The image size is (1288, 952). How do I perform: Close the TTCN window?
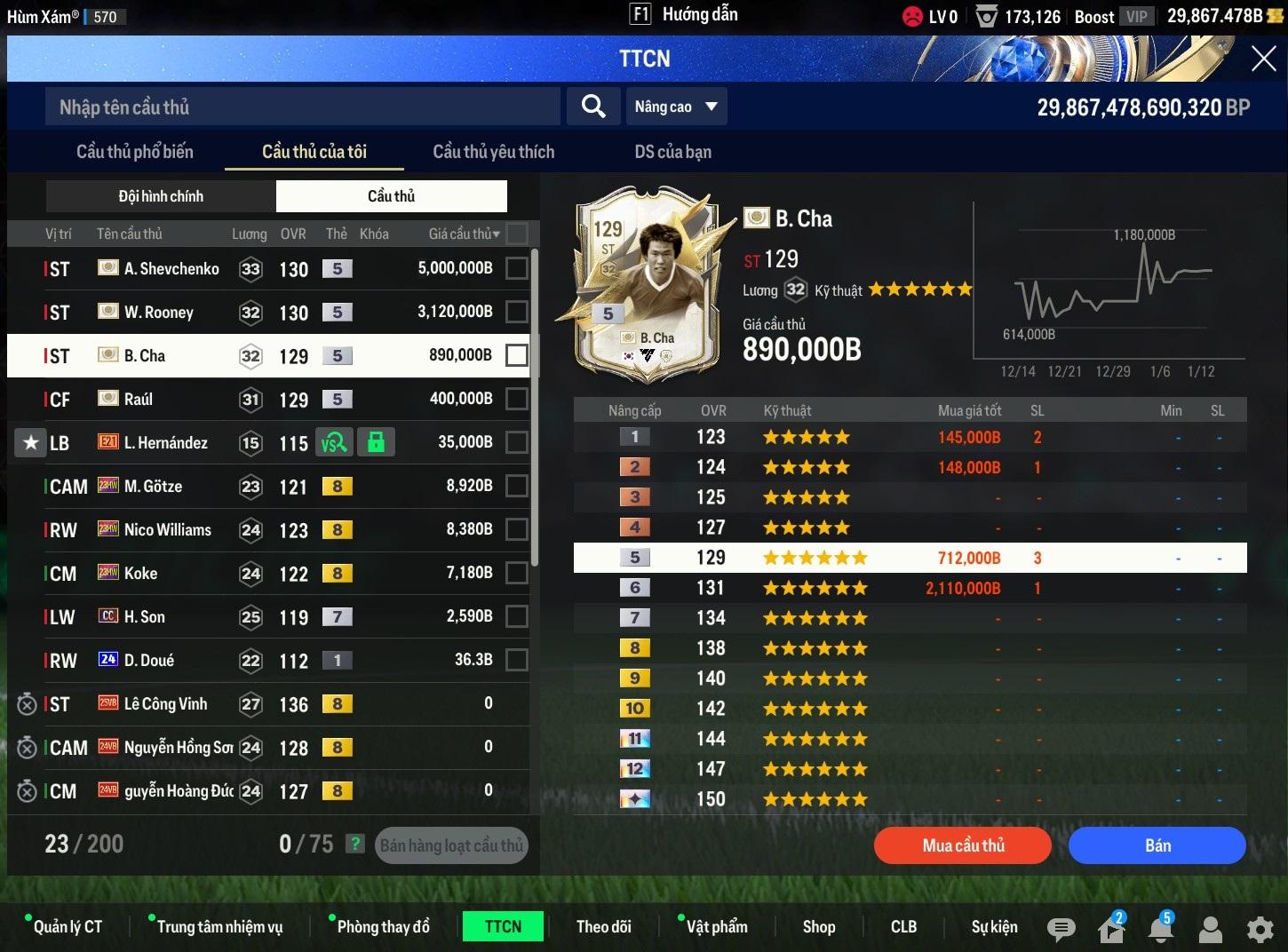click(1263, 59)
